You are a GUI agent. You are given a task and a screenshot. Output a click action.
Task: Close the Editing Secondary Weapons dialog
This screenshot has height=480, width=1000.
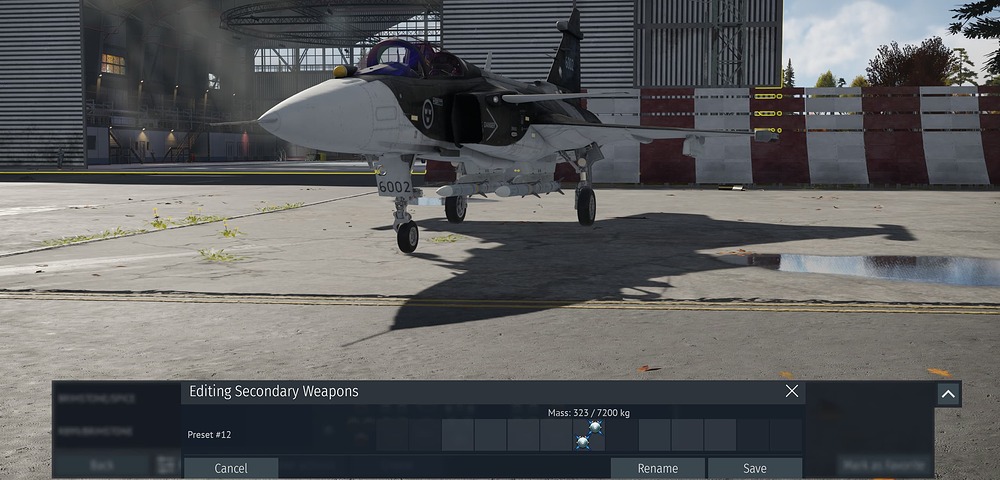[x=792, y=391]
